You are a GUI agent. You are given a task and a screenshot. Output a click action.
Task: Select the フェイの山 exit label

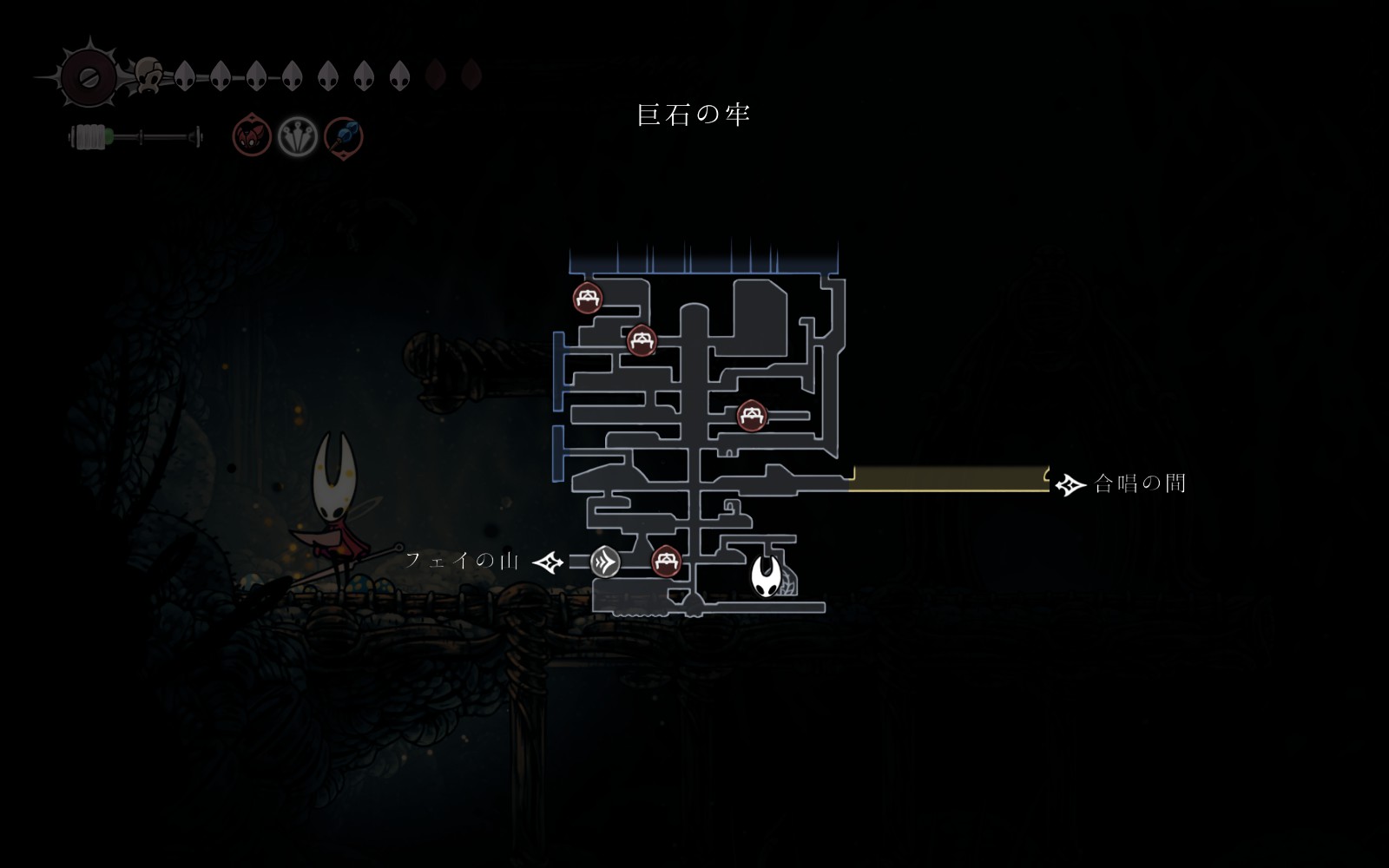tap(462, 561)
